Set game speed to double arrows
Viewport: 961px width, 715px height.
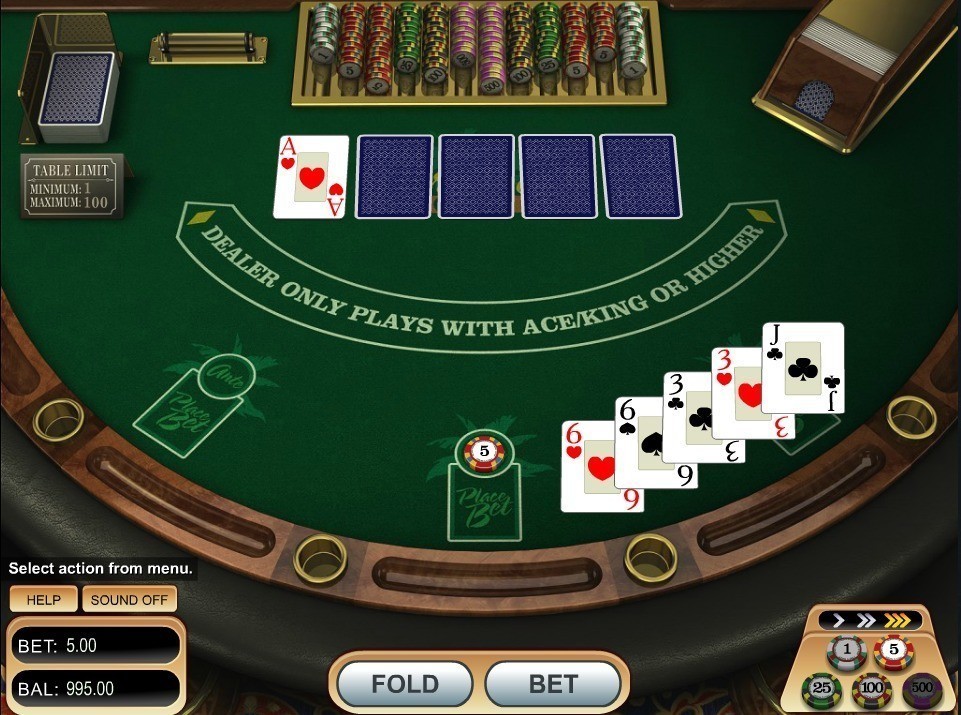866,621
